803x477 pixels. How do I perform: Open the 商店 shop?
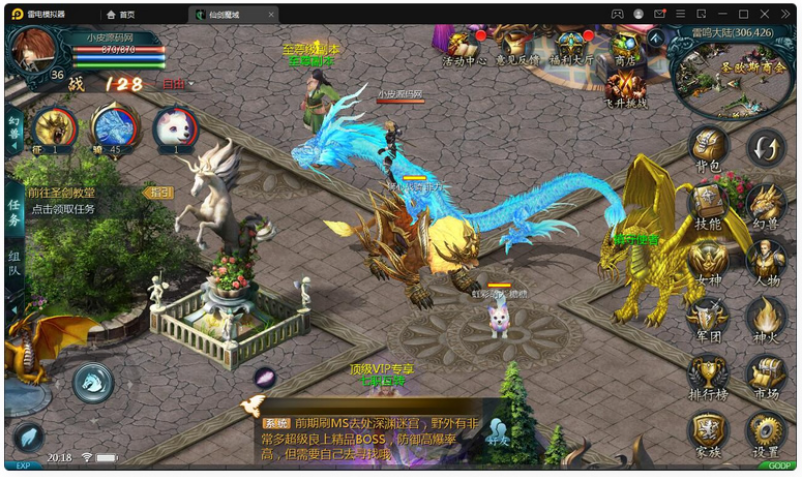626,46
